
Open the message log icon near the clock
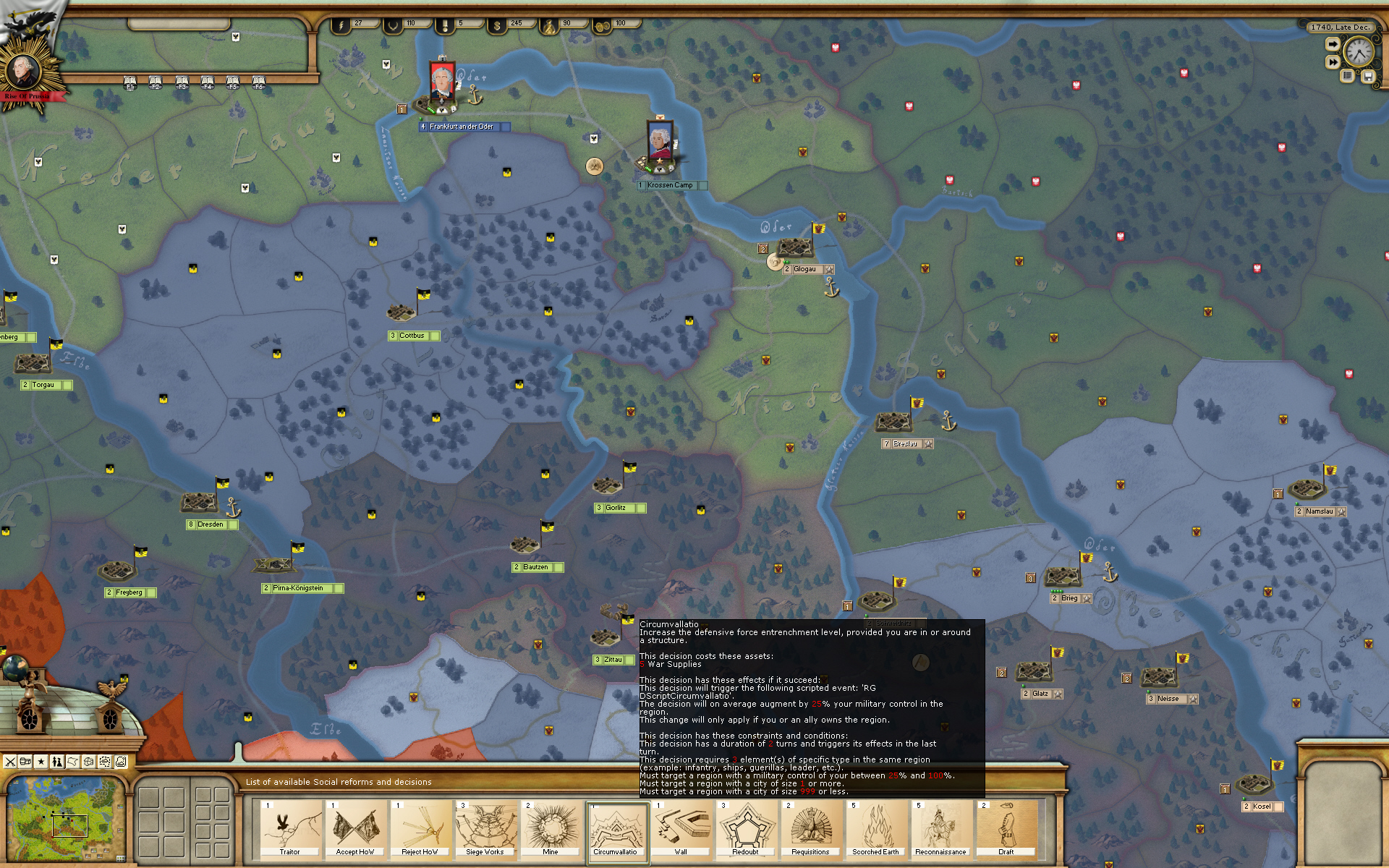1347,75
